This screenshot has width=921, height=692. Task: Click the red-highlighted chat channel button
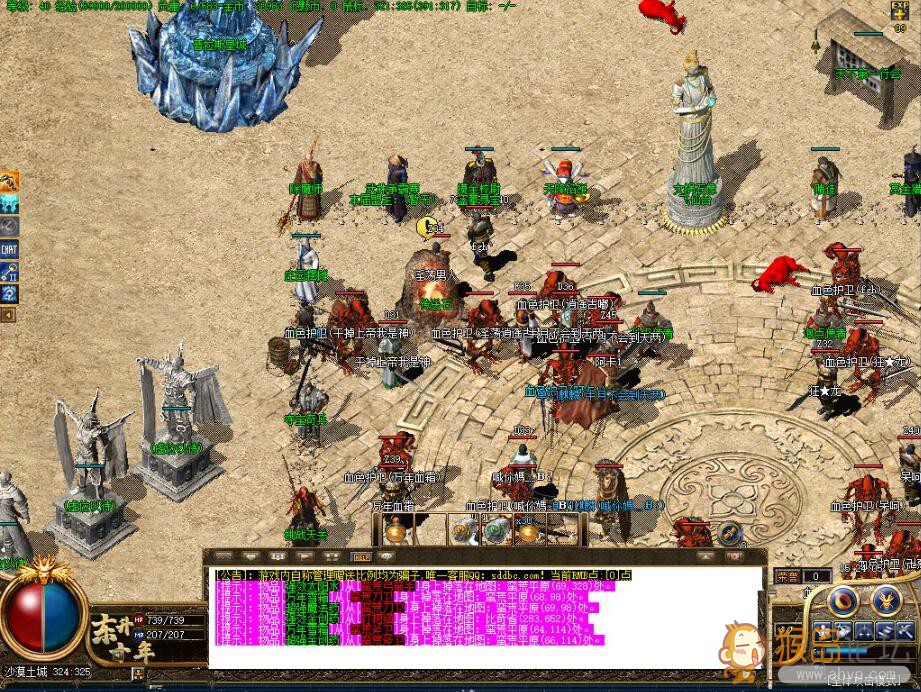[361, 556]
